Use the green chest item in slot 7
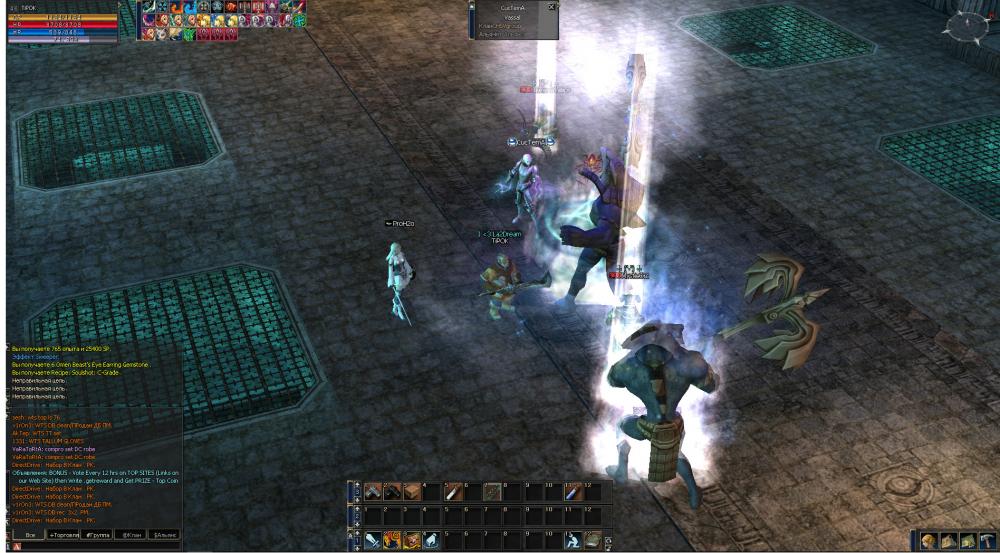This screenshot has height=553, width=1000. 492,491
